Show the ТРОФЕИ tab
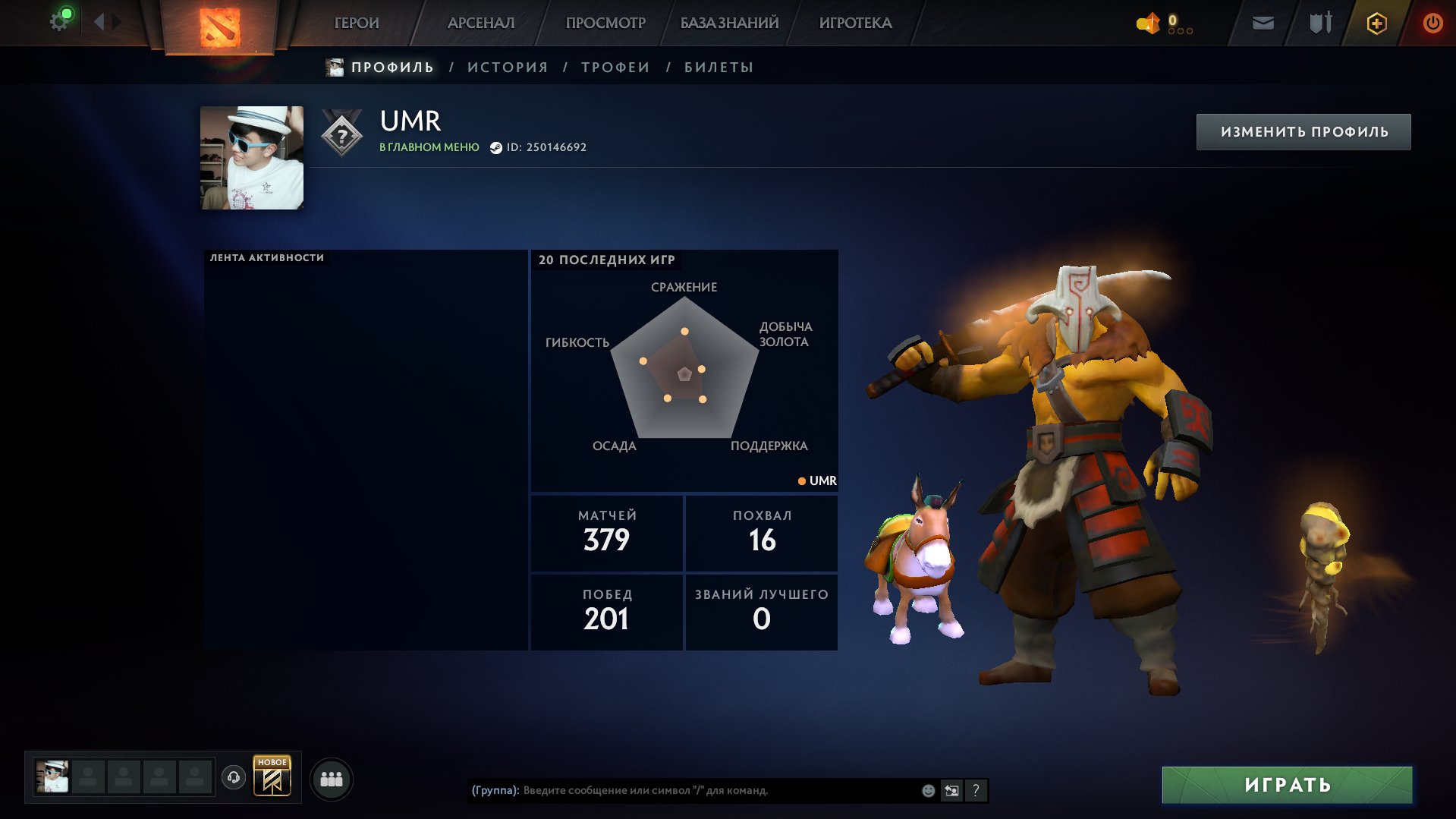Screen dimensions: 1456x819 tap(615, 68)
